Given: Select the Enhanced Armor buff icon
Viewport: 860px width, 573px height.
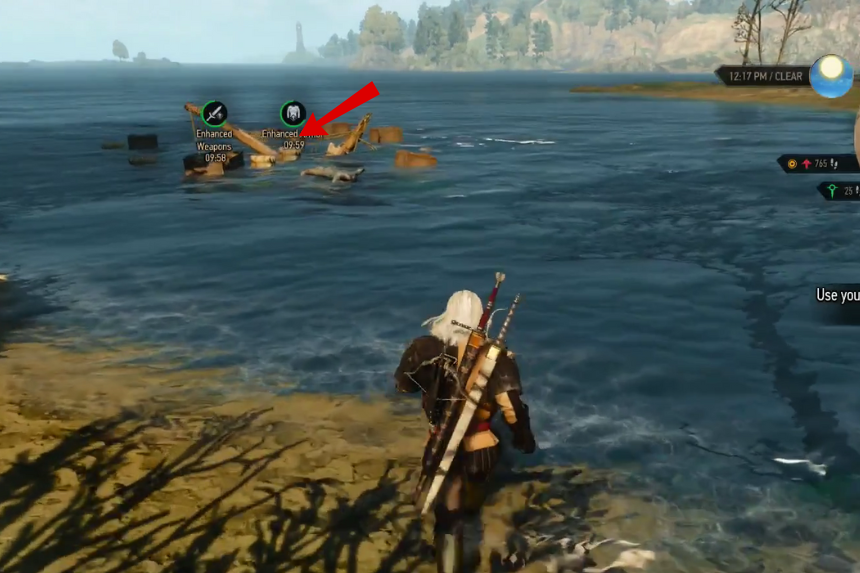Looking at the screenshot, I should pyautogui.click(x=293, y=113).
